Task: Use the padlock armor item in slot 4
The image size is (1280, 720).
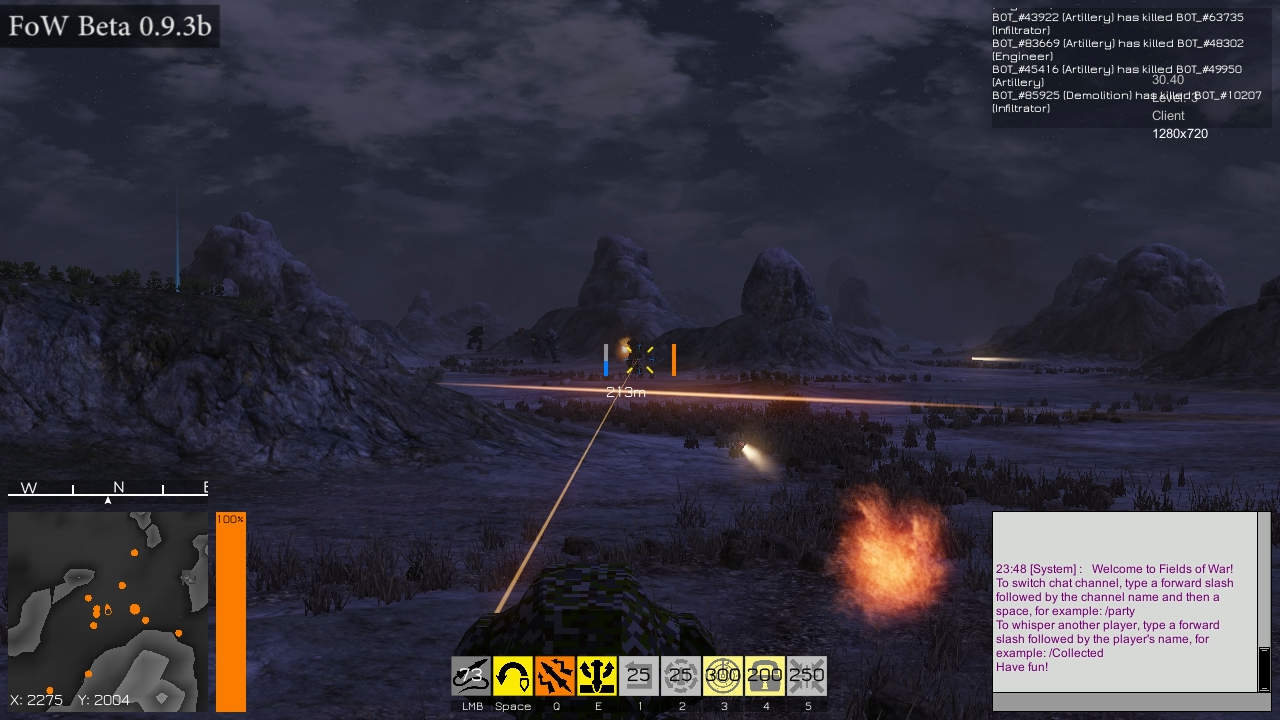Action: (765, 675)
